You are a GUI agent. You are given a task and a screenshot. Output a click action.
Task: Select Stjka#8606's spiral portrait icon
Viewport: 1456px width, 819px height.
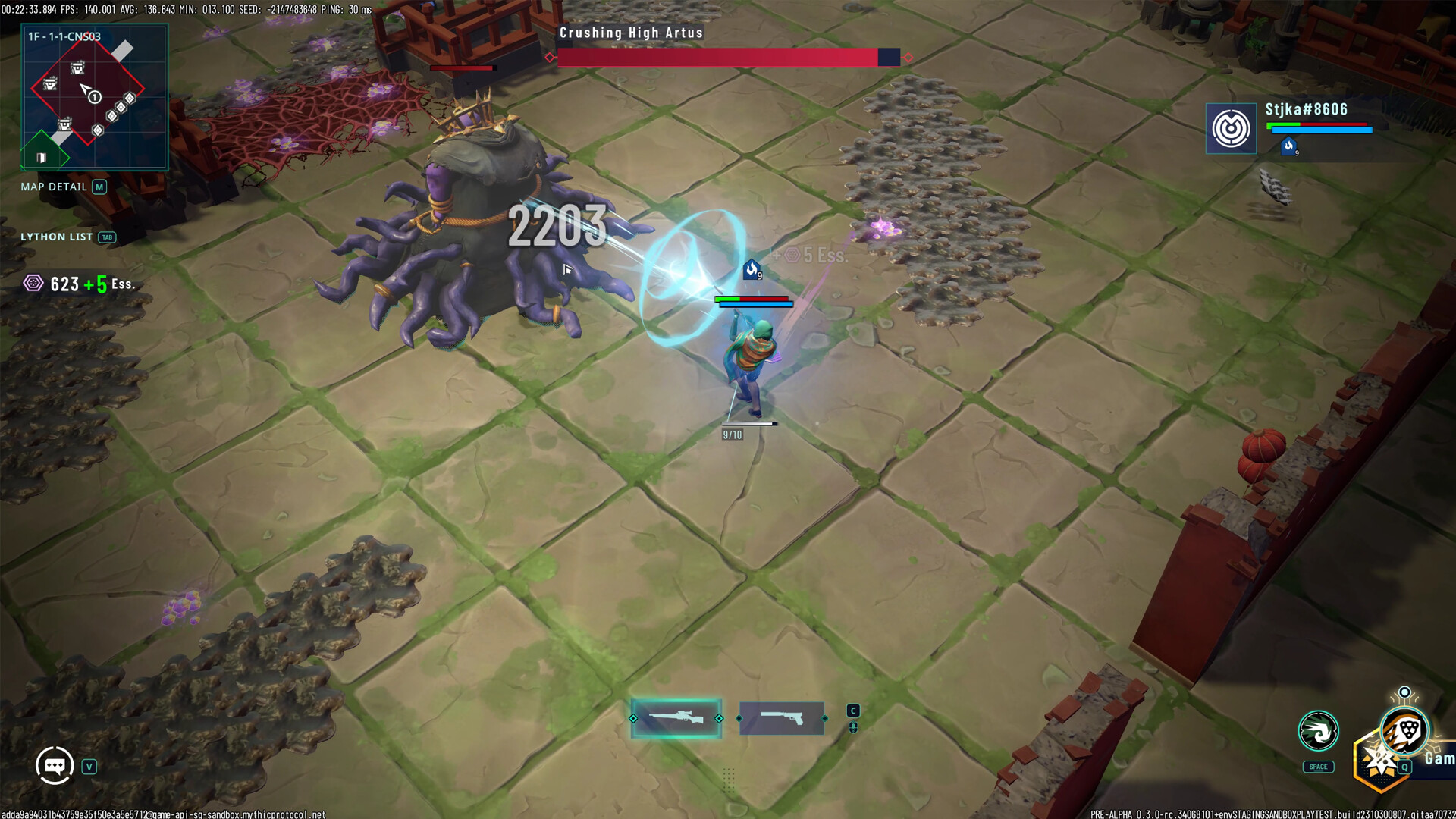click(x=1231, y=127)
